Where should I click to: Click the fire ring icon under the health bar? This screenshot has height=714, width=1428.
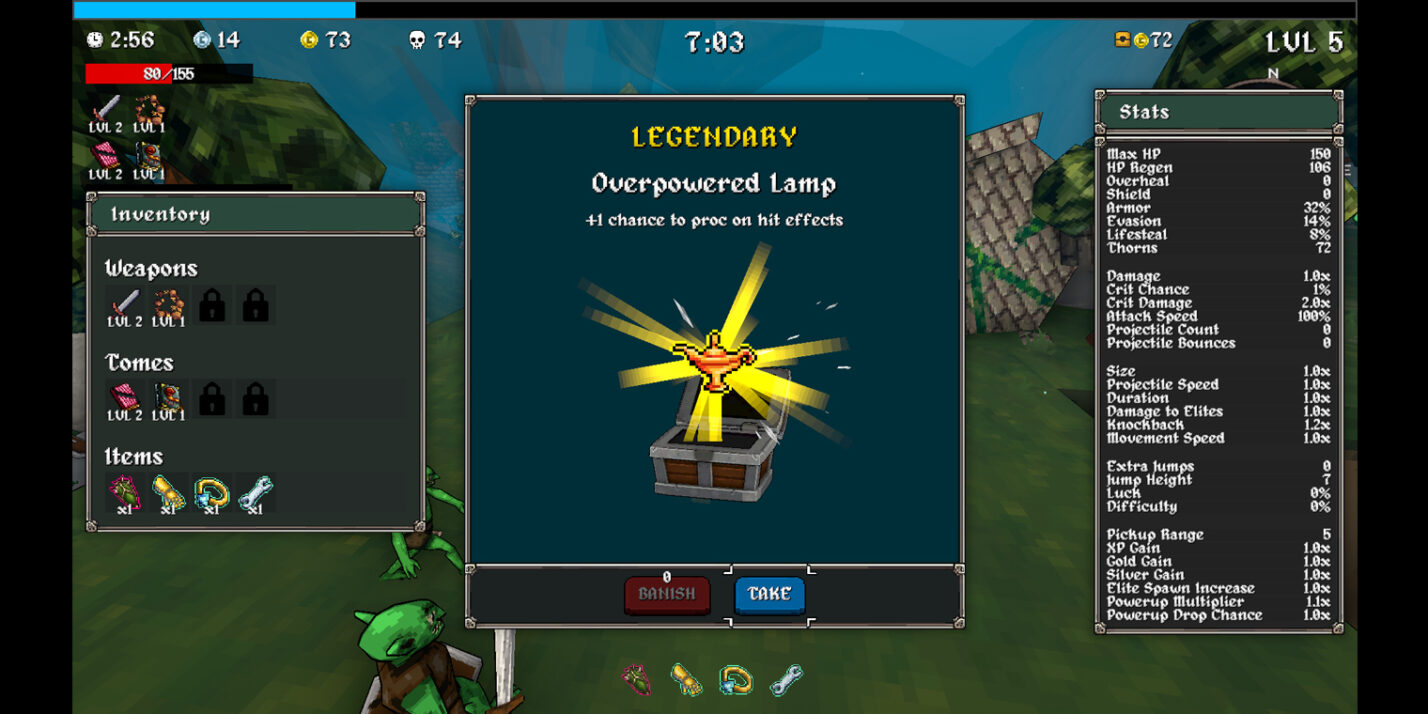point(149,109)
